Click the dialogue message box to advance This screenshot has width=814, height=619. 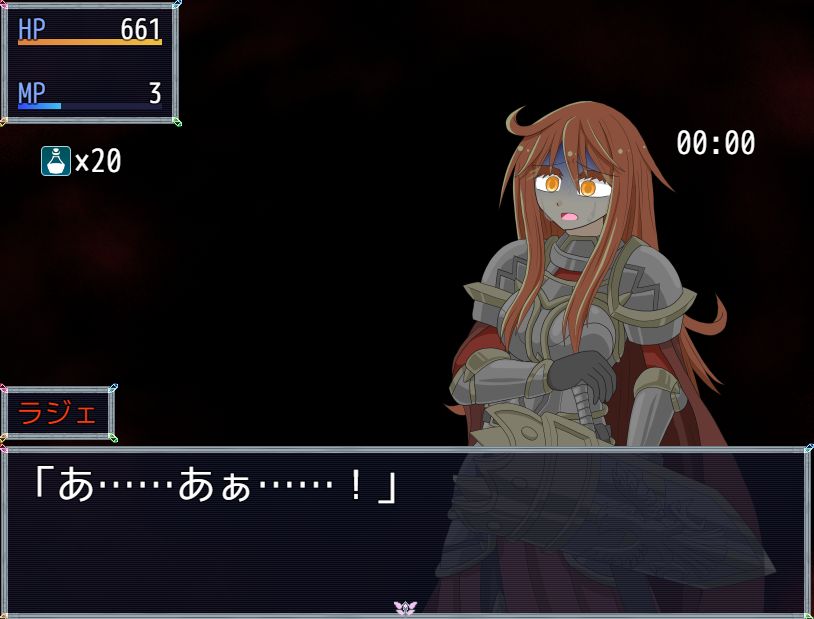[x=406, y=530]
